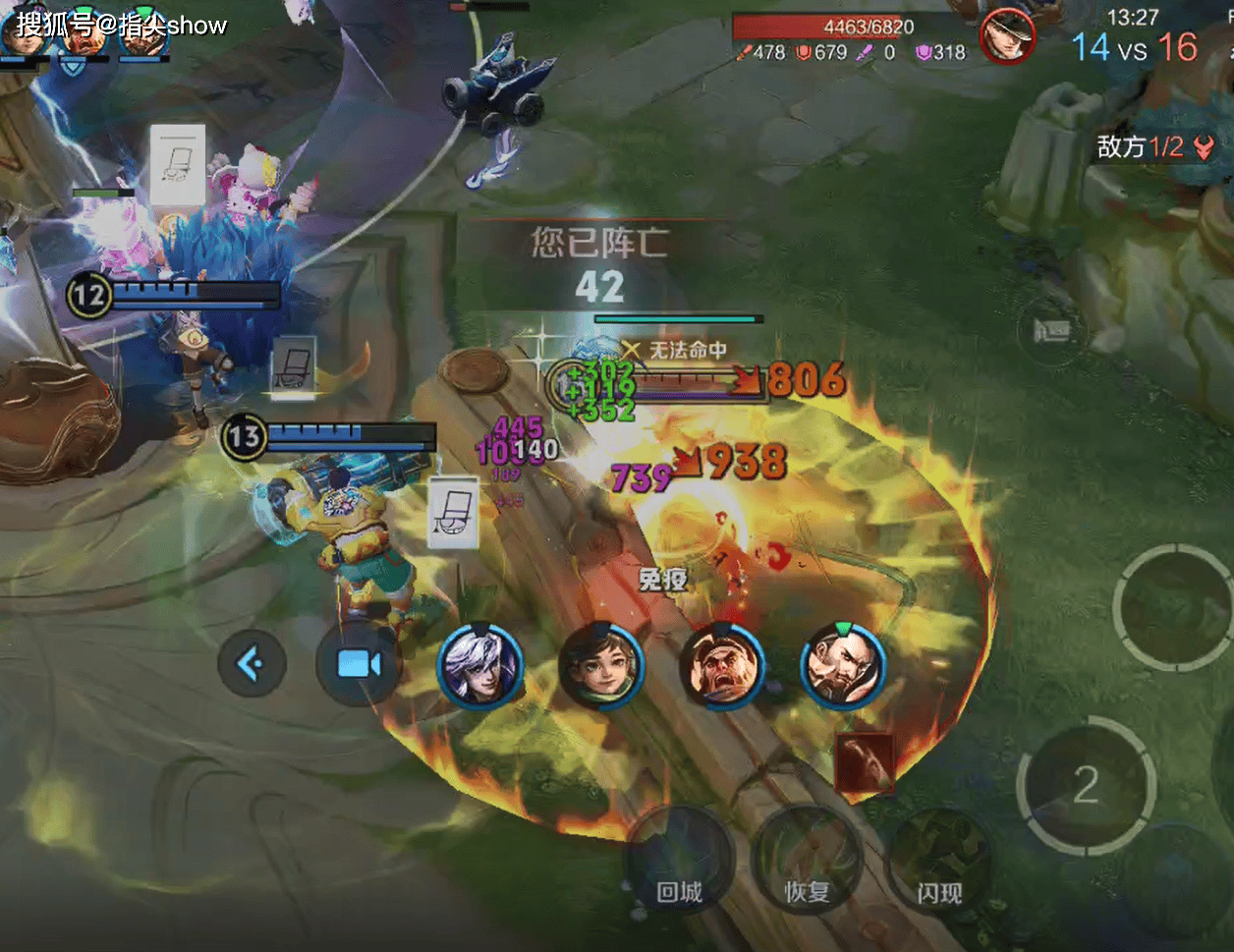Activate the Flash (闪现) summoner spell
This screenshot has height=952, width=1234.
tap(939, 865)
